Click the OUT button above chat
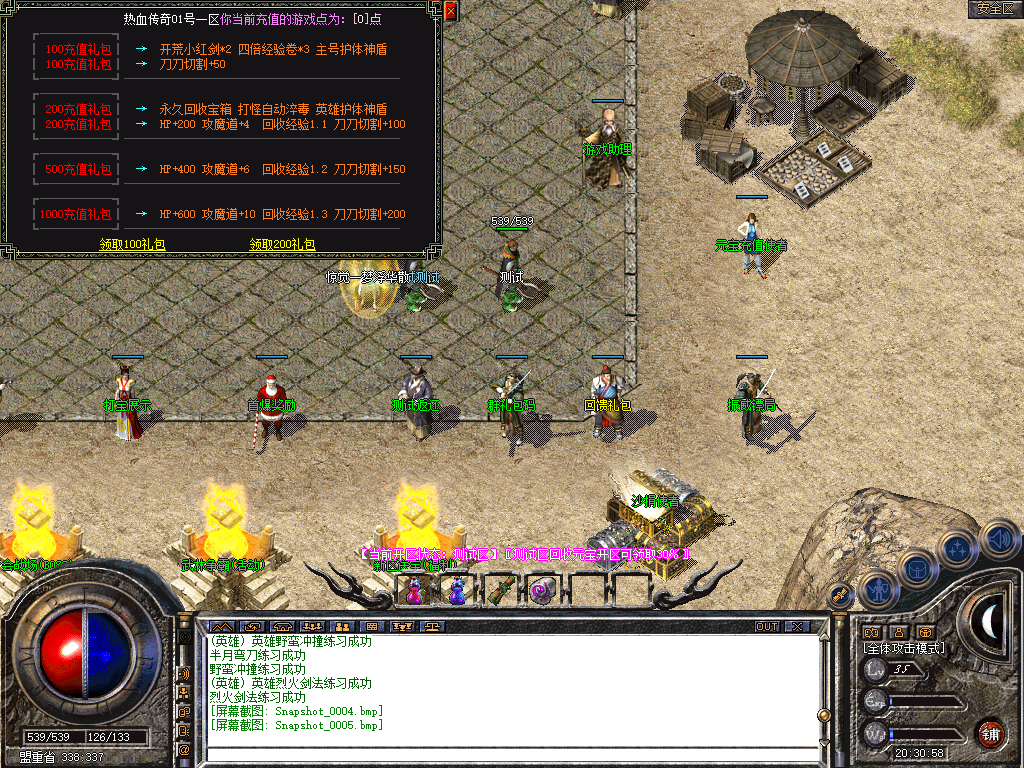The width and height of the screenshot is (1024, 768). click(x=766, y=627)
